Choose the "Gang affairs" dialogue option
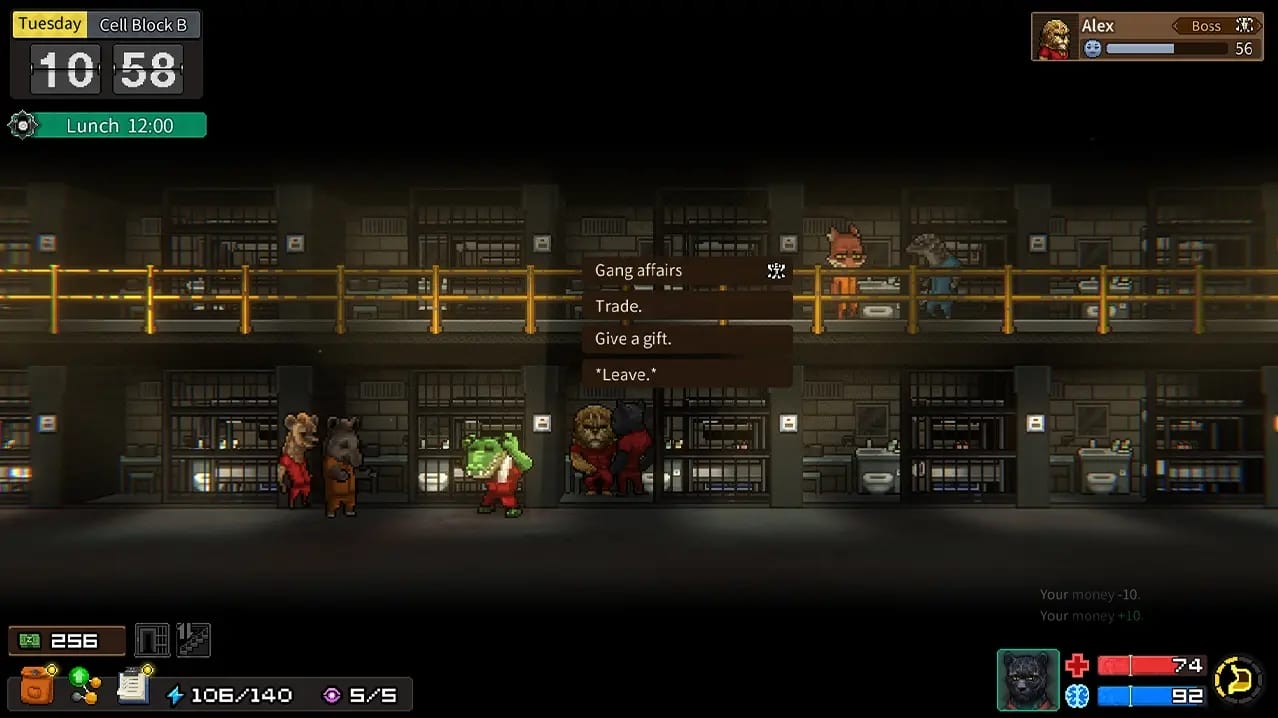The height and width of the screenshot is (718, 1278). pos(687,270)
